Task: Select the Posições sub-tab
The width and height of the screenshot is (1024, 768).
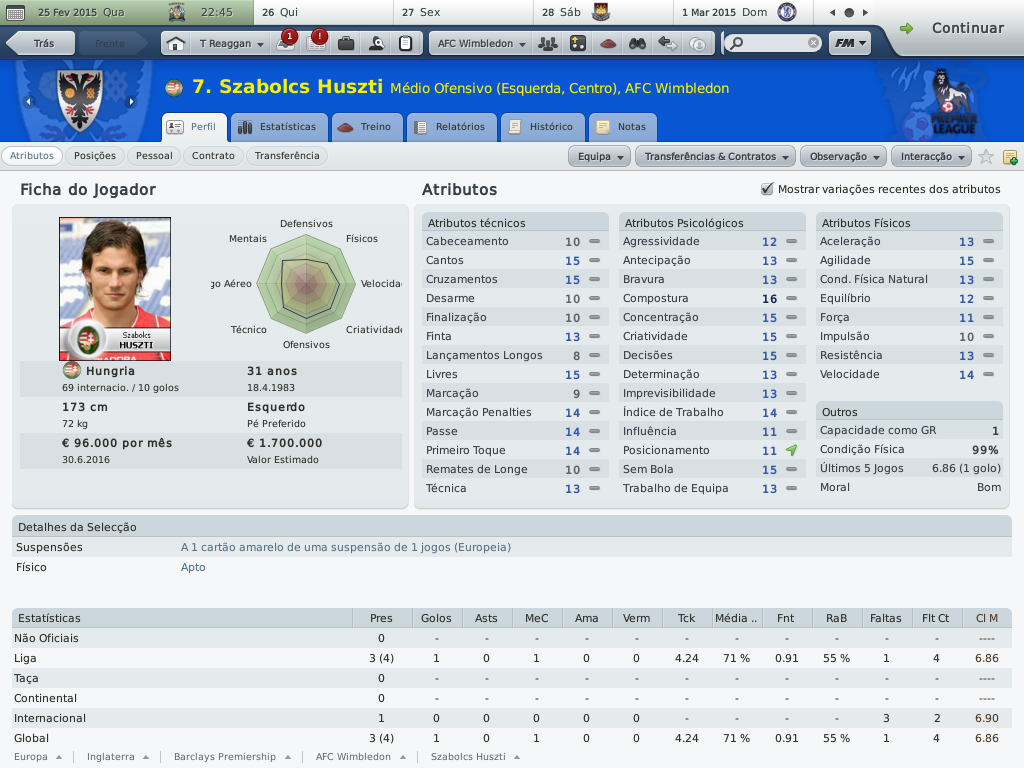Action: [95, 156]
